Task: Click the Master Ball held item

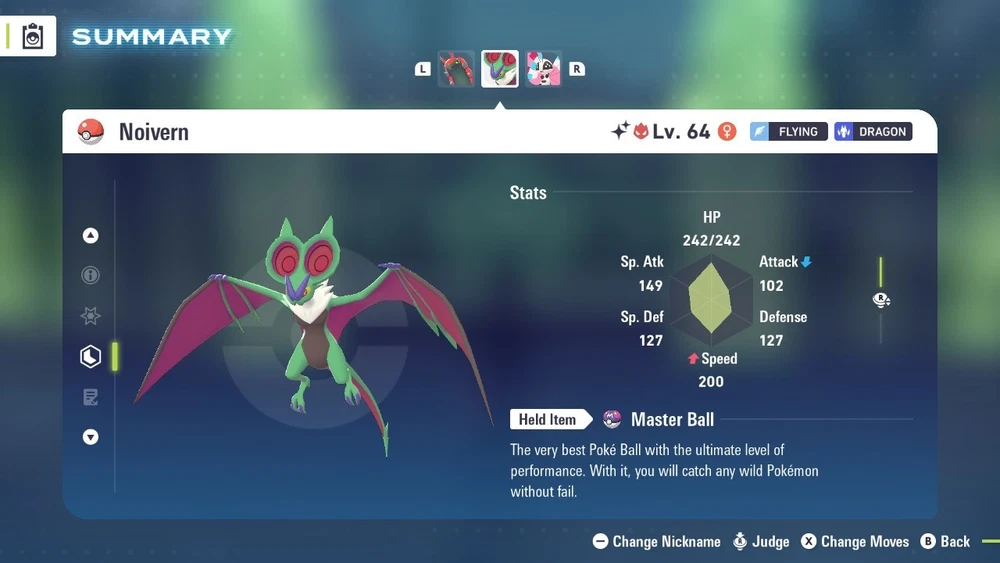Action: pos(660,419)
